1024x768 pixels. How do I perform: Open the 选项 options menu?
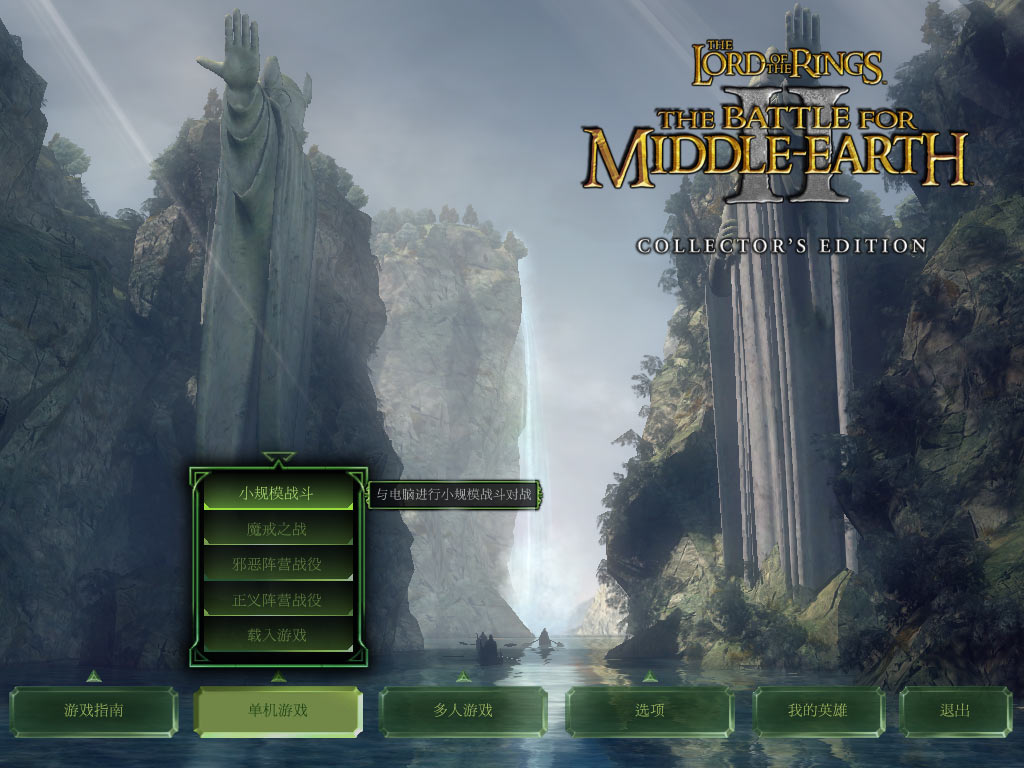coord(649,711)
